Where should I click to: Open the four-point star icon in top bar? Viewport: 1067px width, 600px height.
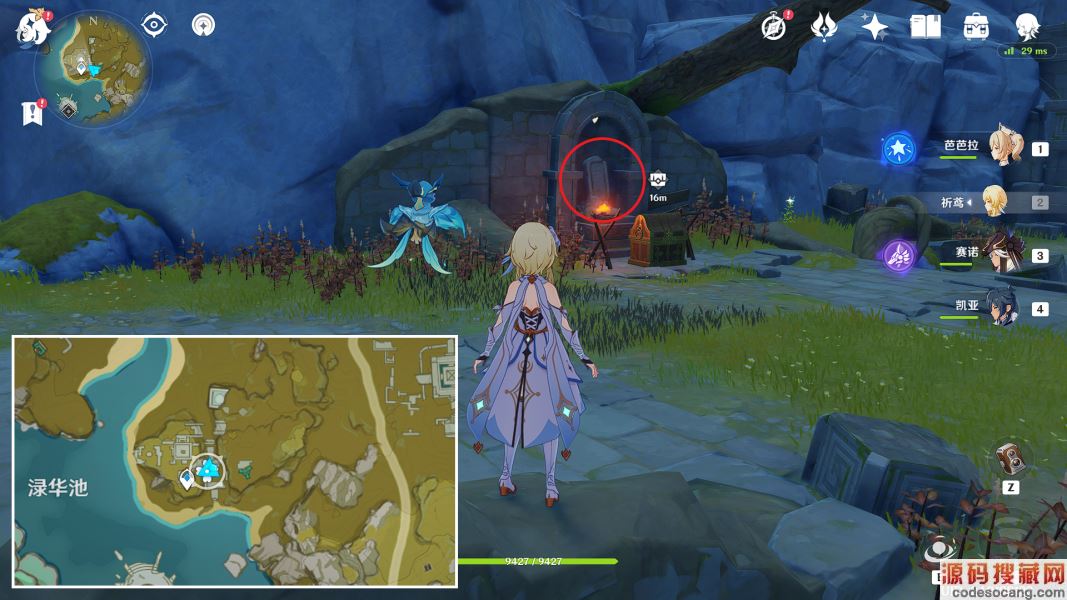pos(875,27)
